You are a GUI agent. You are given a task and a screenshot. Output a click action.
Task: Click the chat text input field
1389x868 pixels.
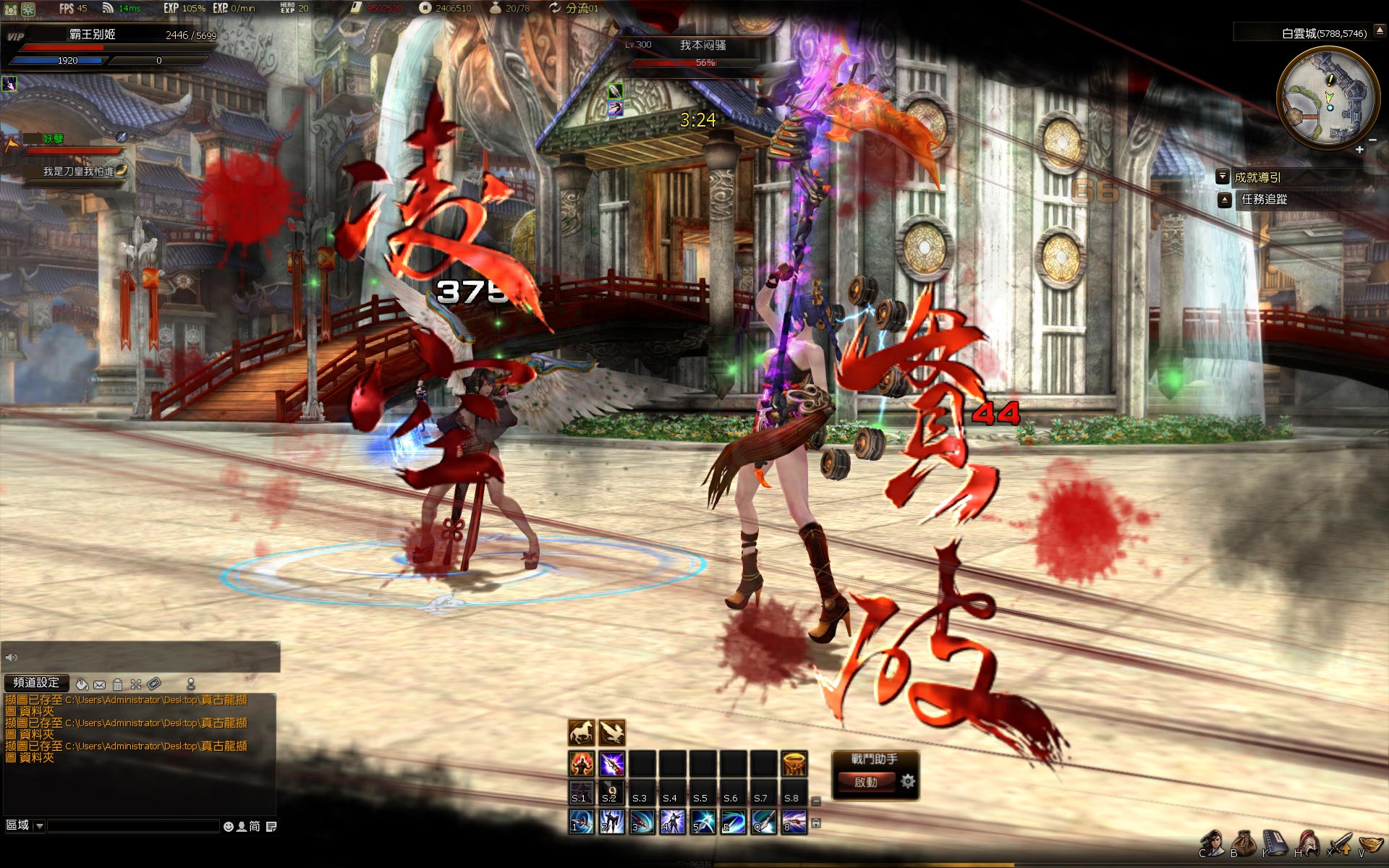(x=133, y=826)
